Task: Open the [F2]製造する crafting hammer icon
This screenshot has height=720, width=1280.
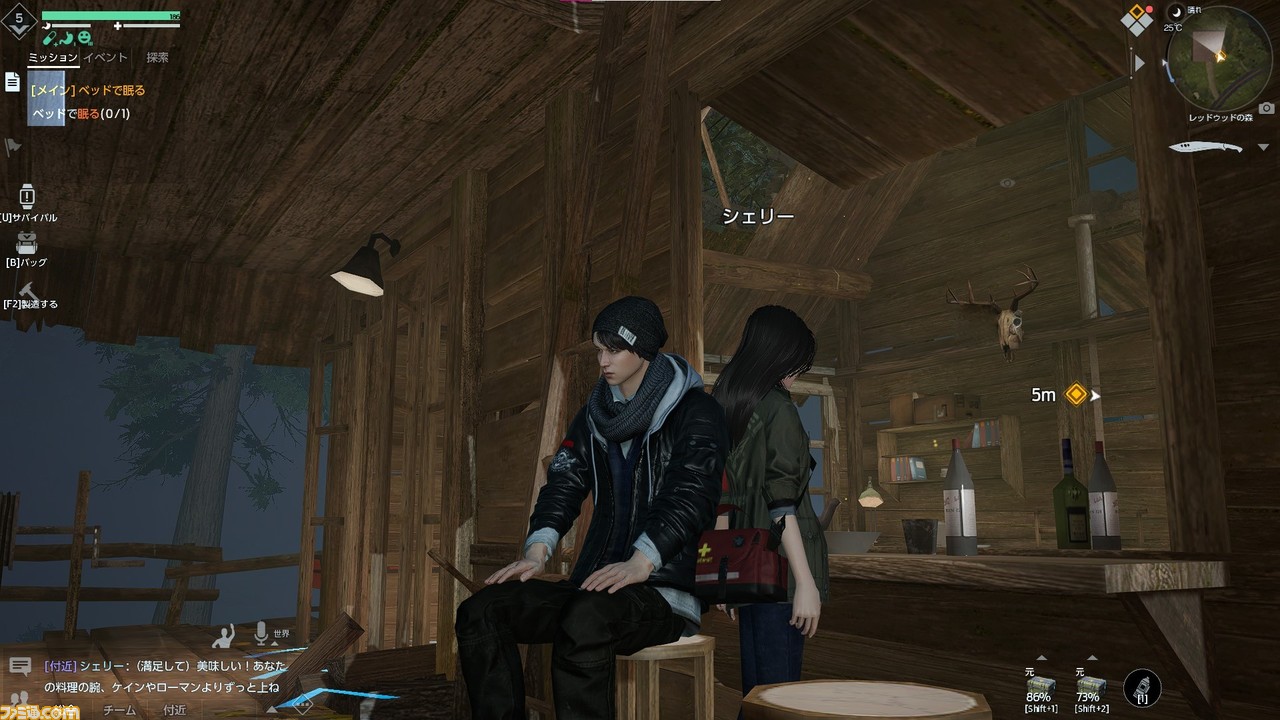Action: [x=26, y=290]
